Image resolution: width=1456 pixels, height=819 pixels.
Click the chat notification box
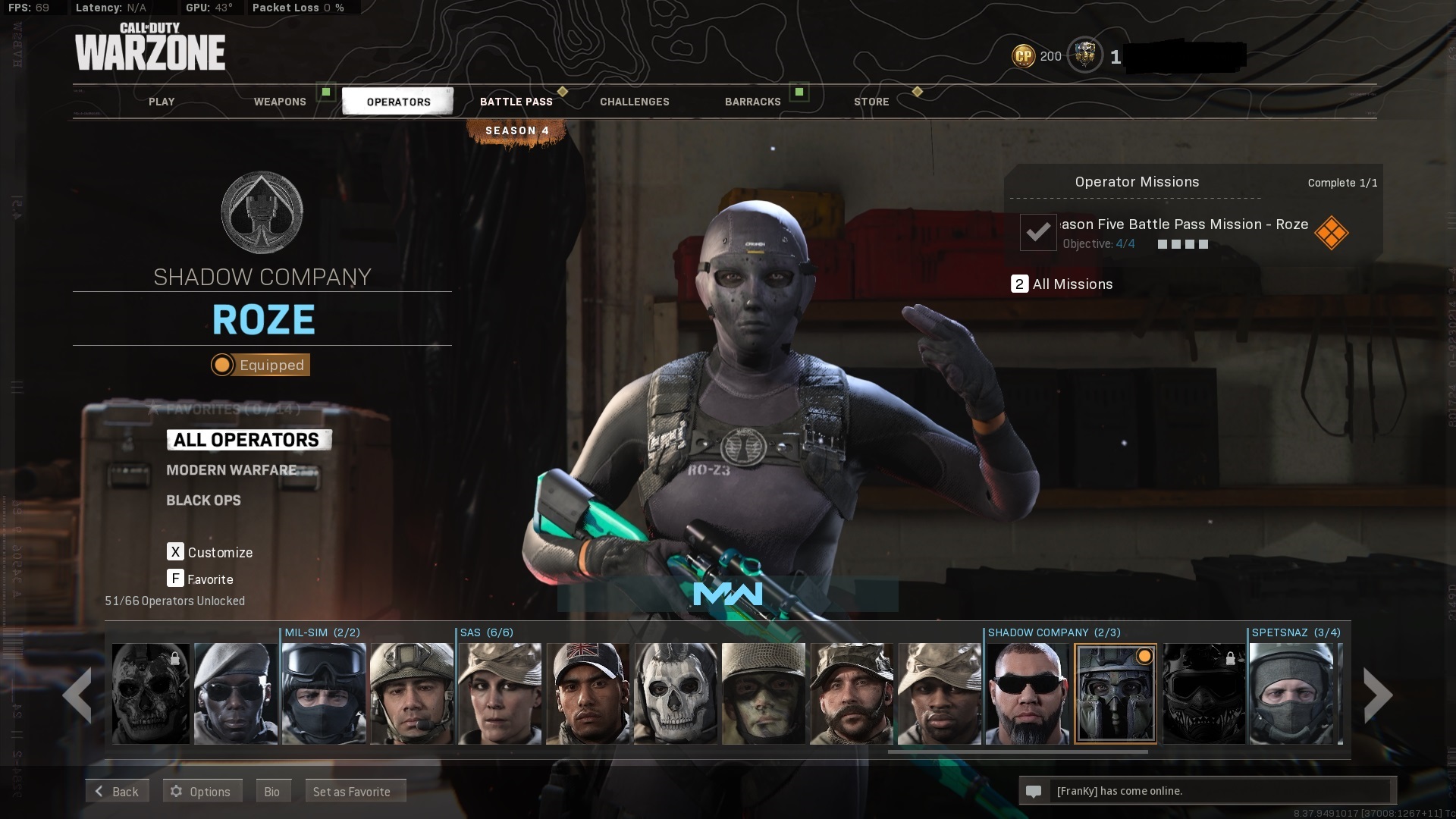[1207, 791]
